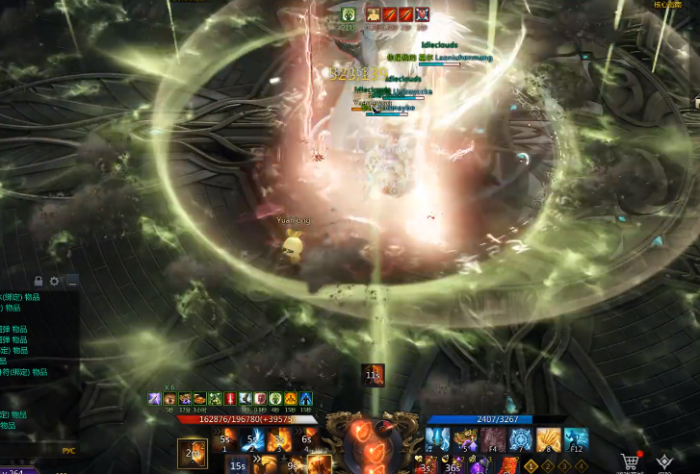This screenshot has width=700, height=474.
Task: Open the chat window settings gear
Action: (x=55, y=281)
